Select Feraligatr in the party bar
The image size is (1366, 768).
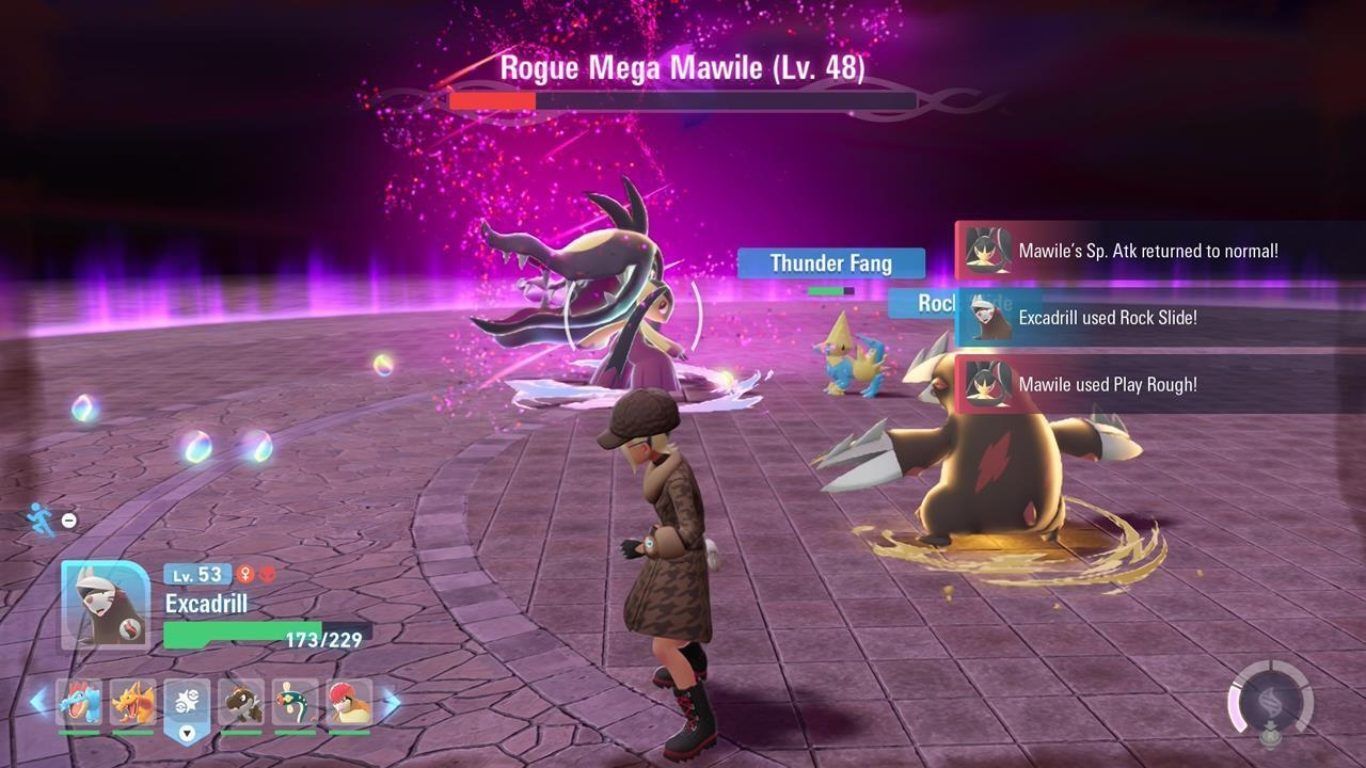click(x=79, y=702)
